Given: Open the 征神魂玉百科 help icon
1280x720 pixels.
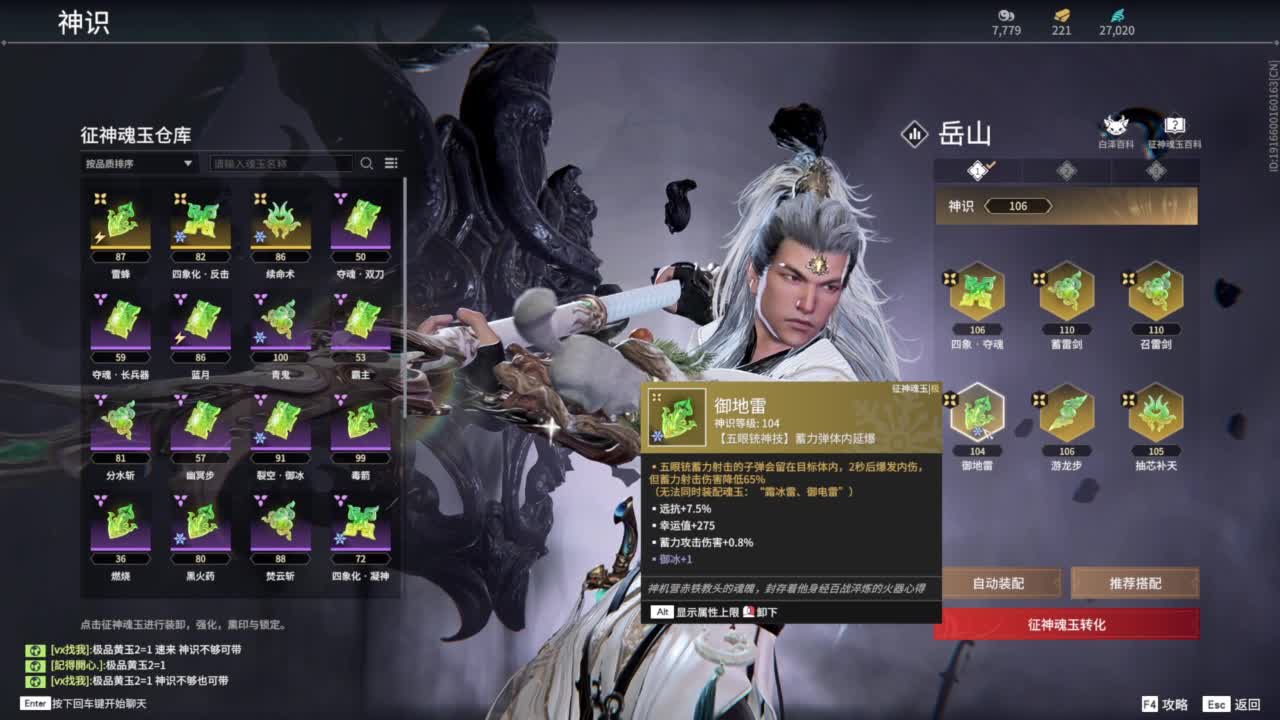Looking at the screenshot, I should (x=1174, y=124).
